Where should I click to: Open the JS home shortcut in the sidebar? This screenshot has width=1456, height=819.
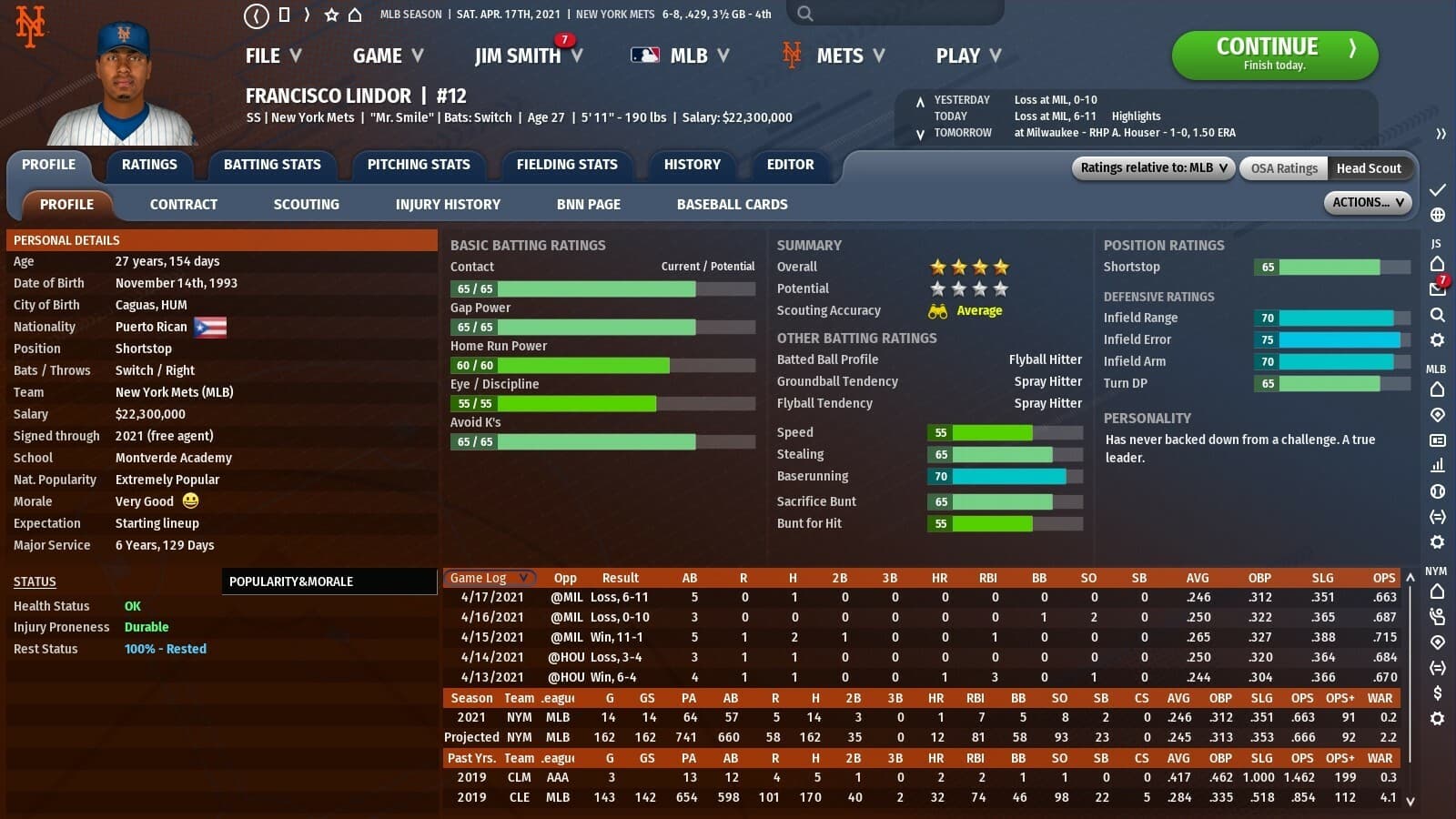[x=1438, y=261]
